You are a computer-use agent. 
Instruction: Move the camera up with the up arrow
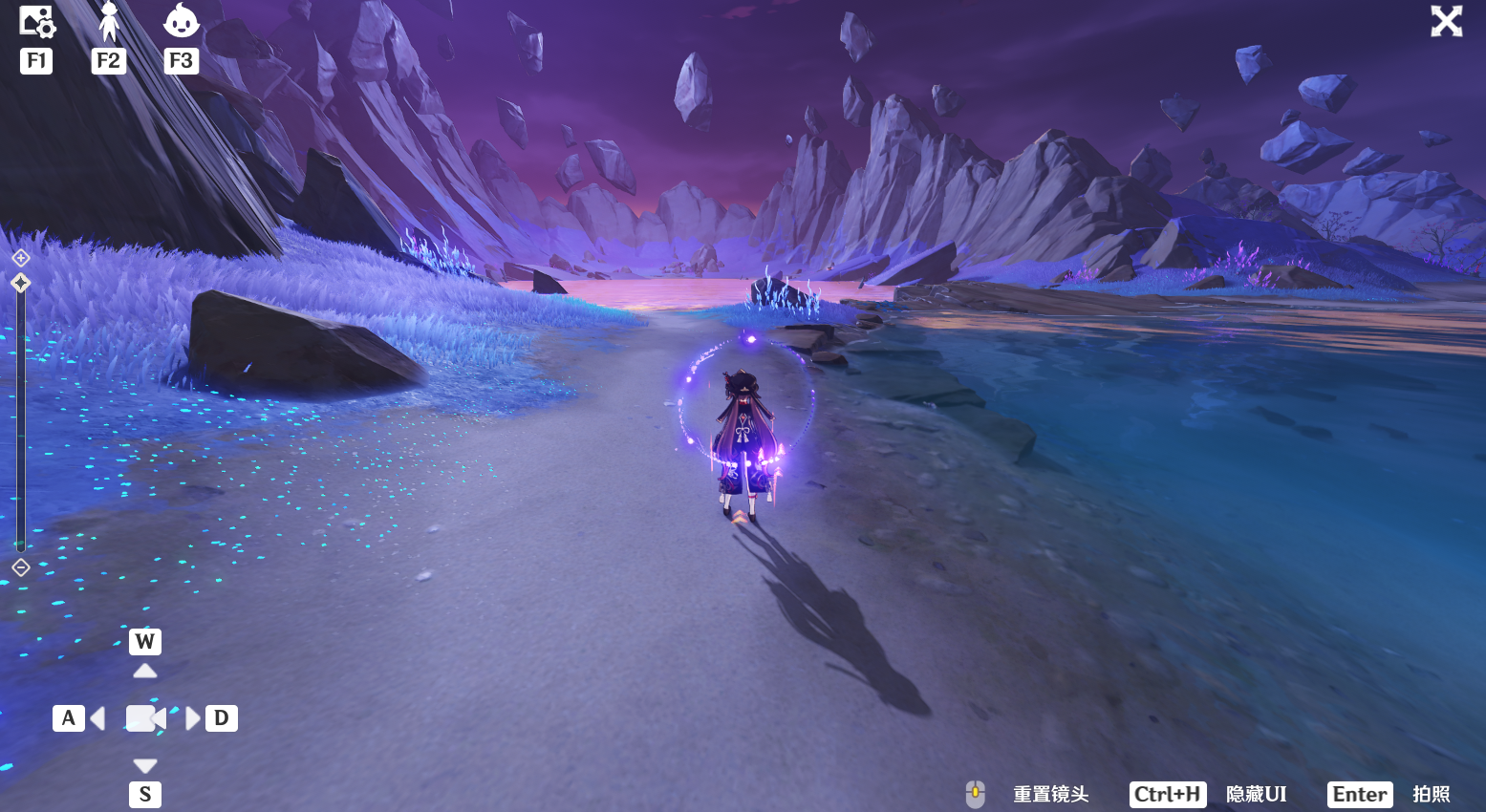(x=145, y=671)
